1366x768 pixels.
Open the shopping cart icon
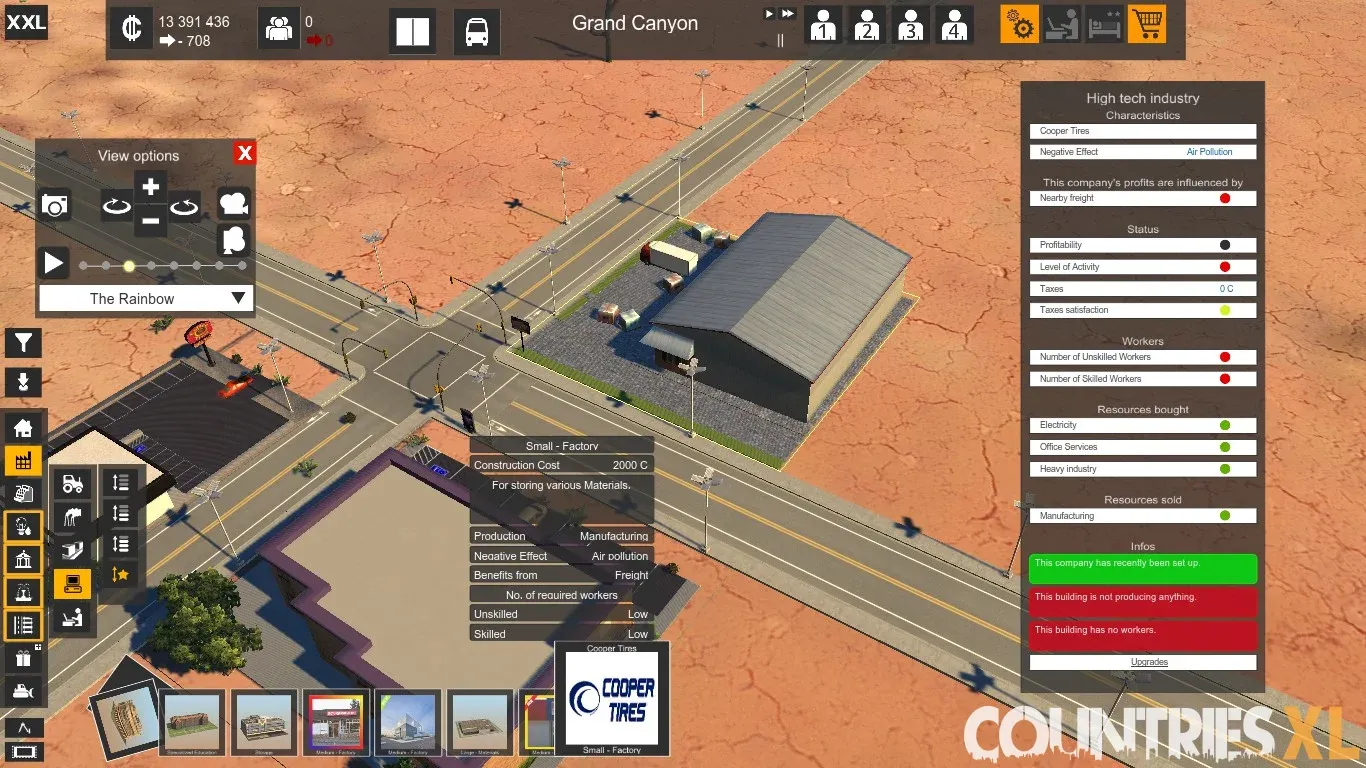click(x=1147, y=24)
